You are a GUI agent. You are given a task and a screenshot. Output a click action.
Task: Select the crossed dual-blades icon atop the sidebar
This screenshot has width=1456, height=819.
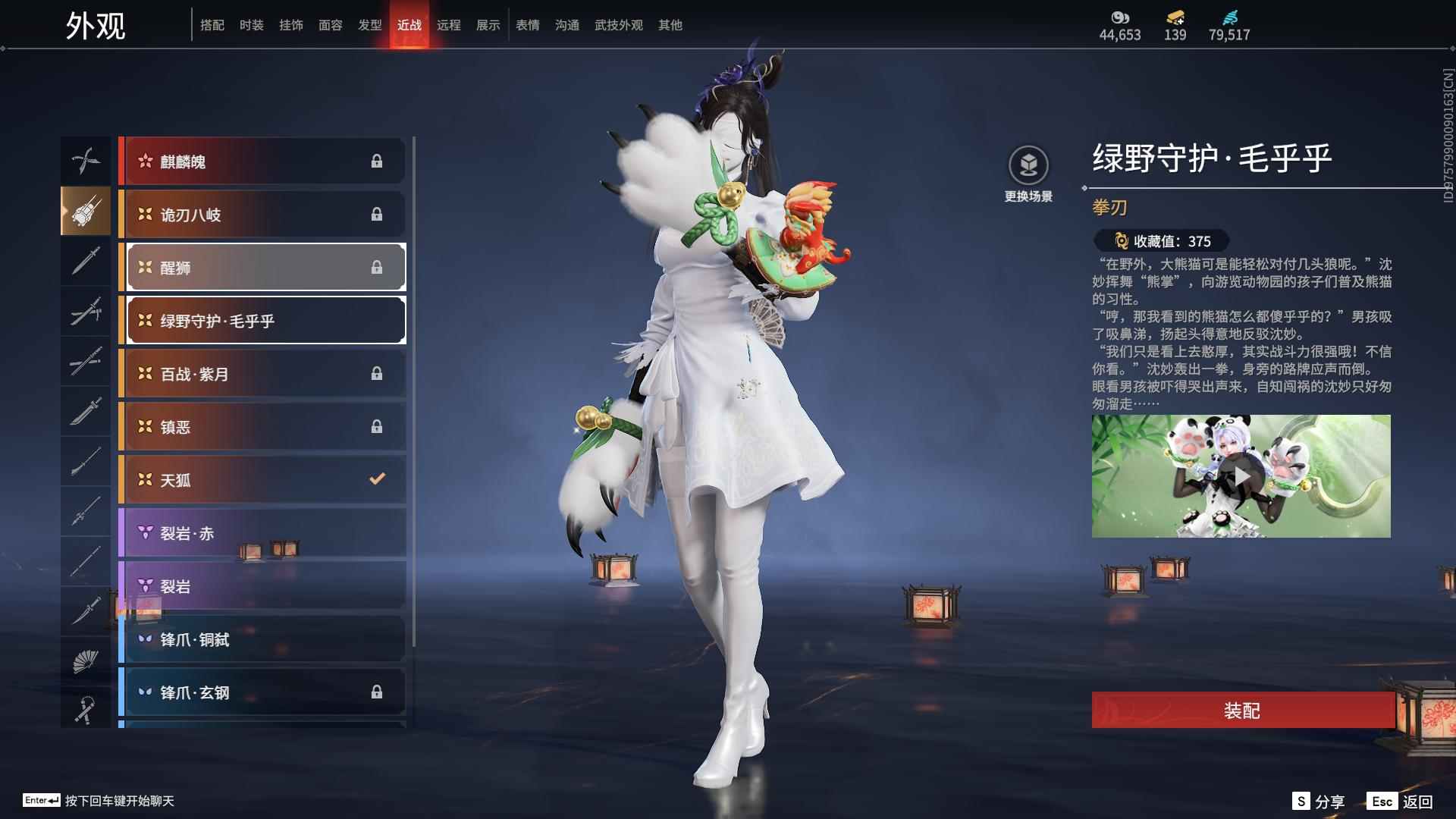pos(86,160)
